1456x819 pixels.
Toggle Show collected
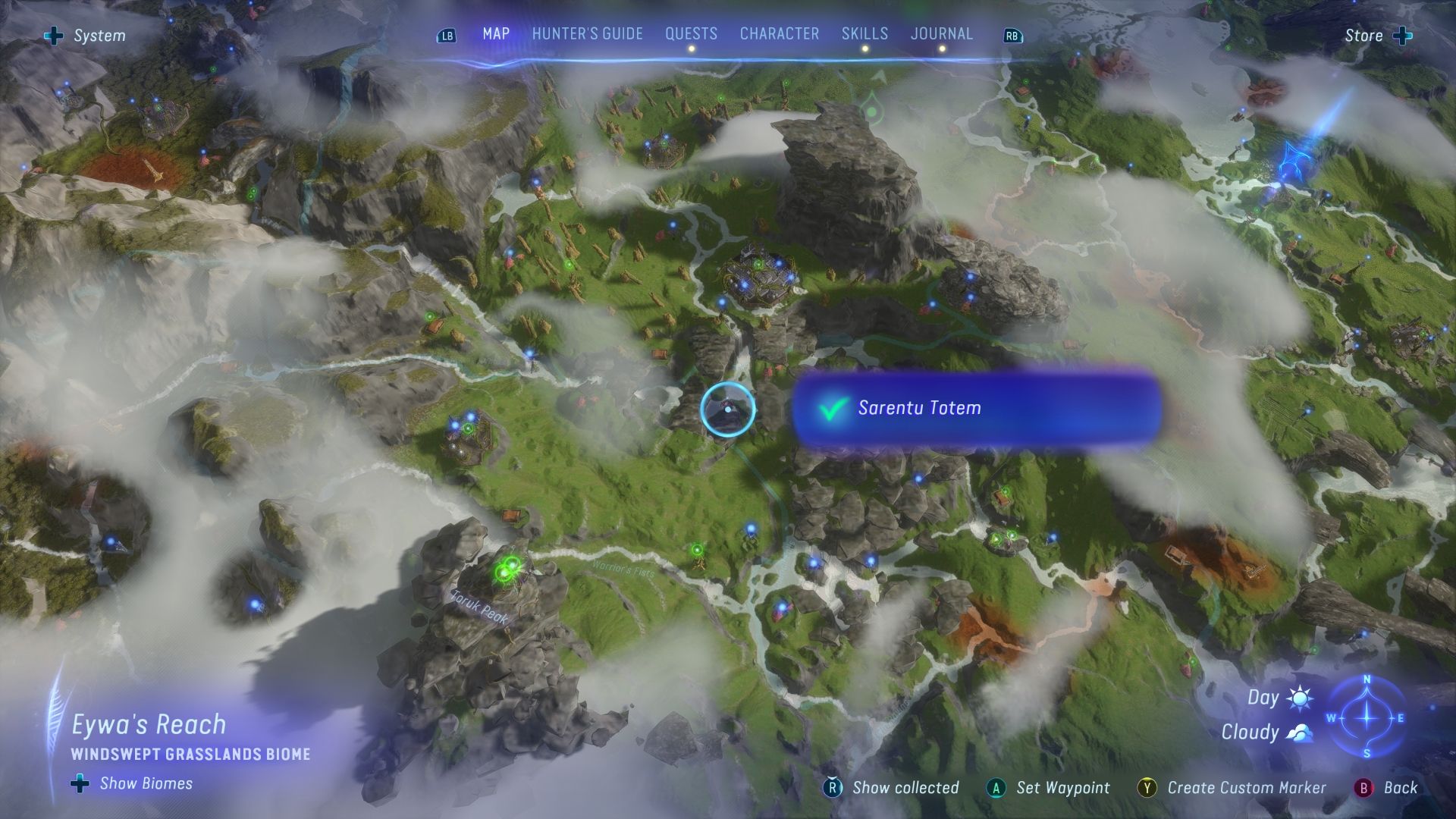(905, 788)
